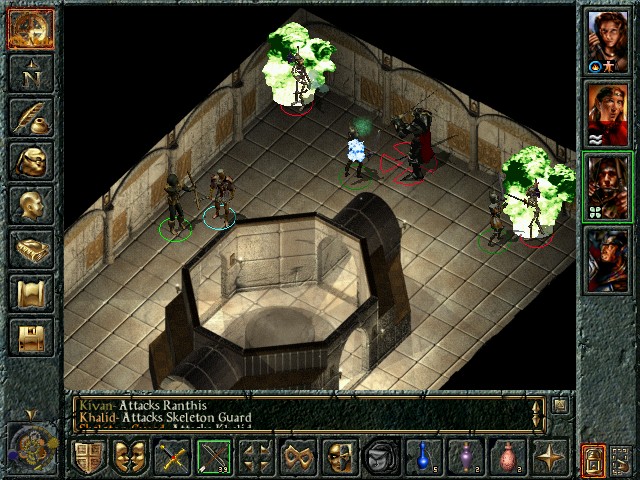Screen dimensions: 640x480
Task: Activate the shield guard action
Action: click(88, 458)
